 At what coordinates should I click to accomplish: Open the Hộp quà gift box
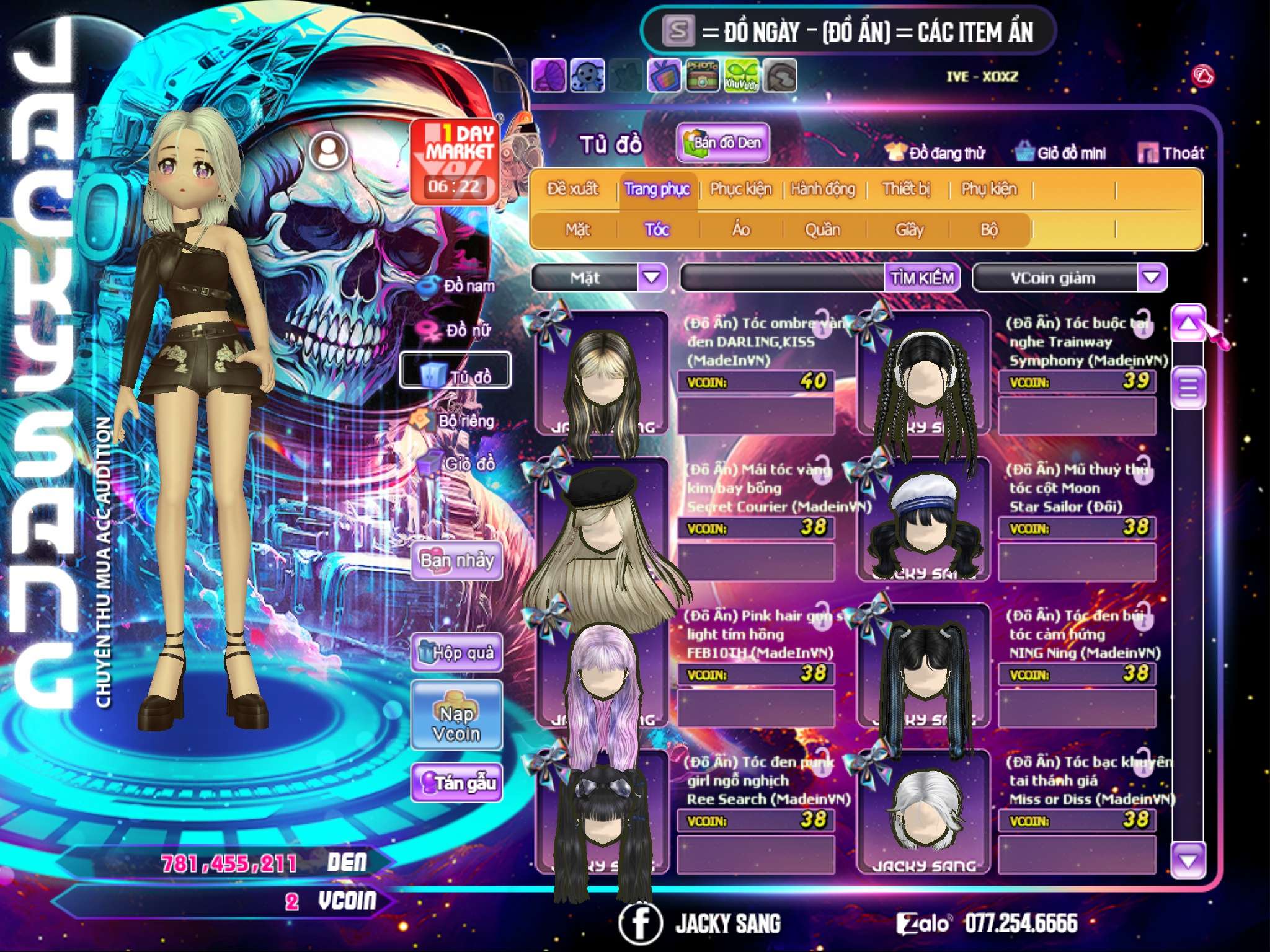click(x=456, y=653)
